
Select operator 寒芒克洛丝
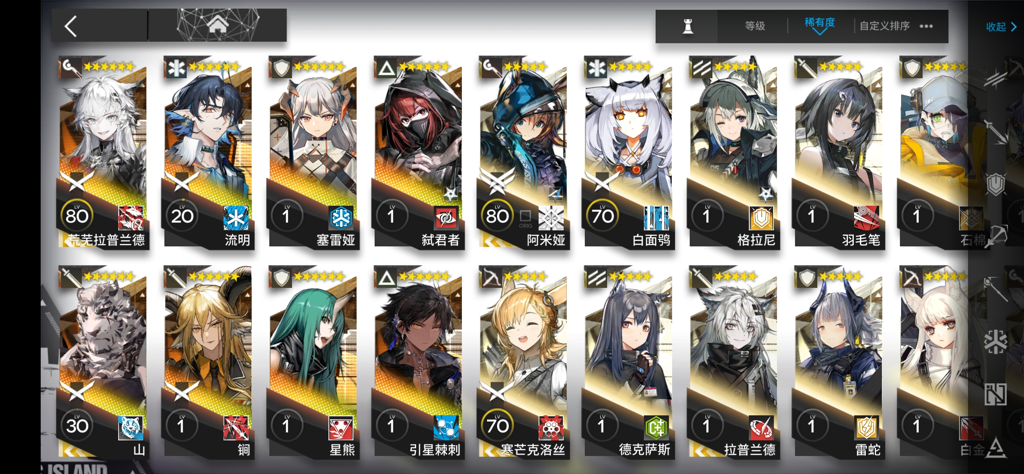coord(522,360)
